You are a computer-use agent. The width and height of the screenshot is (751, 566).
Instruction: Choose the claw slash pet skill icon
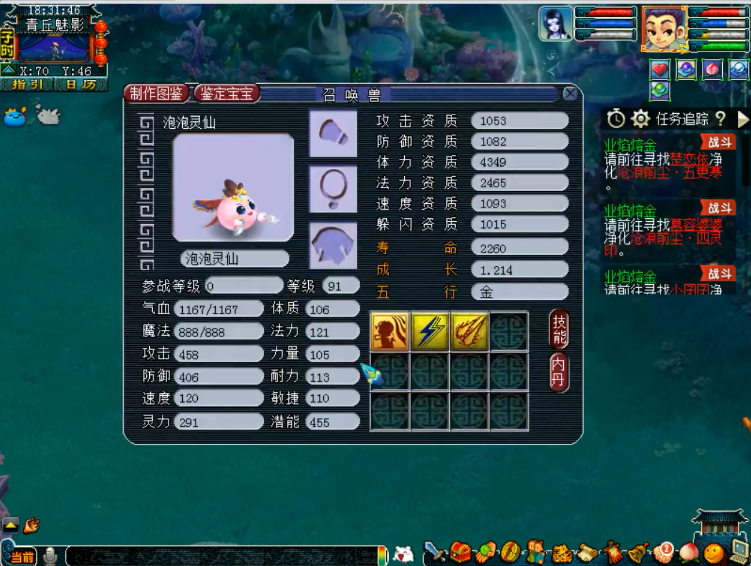pos(470,331)
